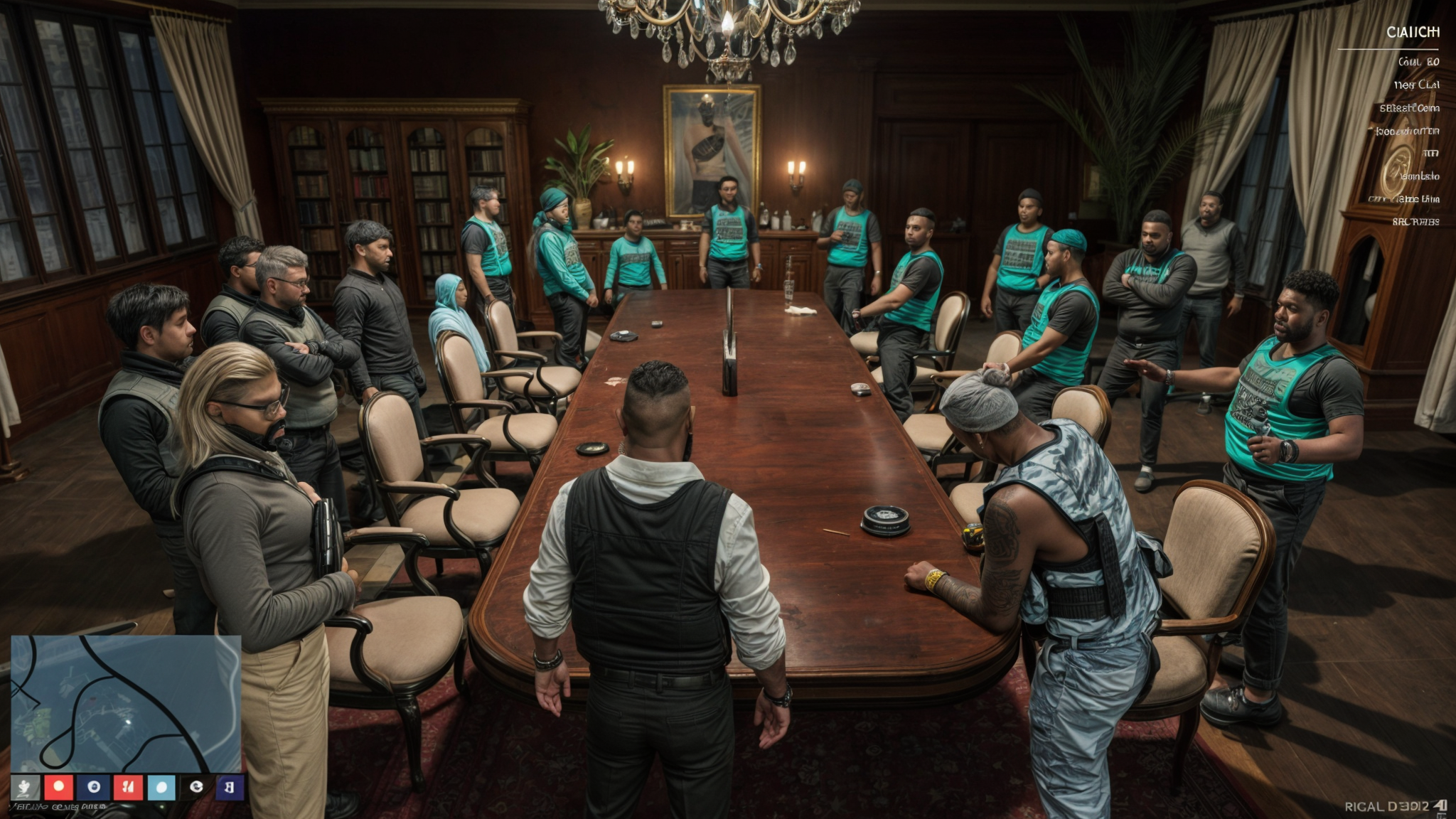Toggle the 'Select Cena' option in the CAIICH menu
This screenshot has width=1456, height=819.
coord(1411,109)
